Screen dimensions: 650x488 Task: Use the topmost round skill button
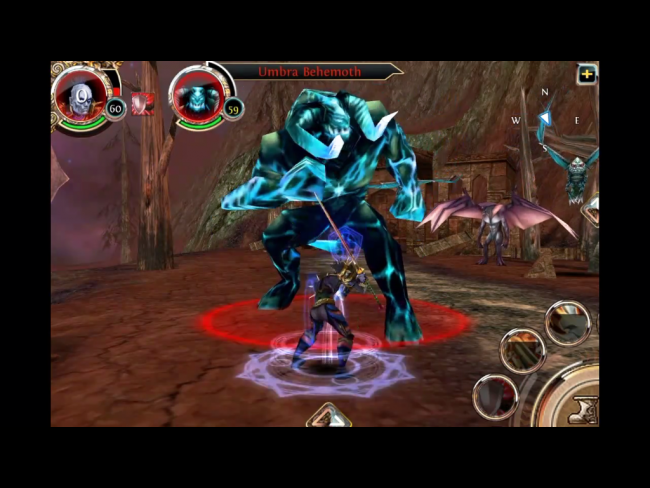tap(568, 323)
